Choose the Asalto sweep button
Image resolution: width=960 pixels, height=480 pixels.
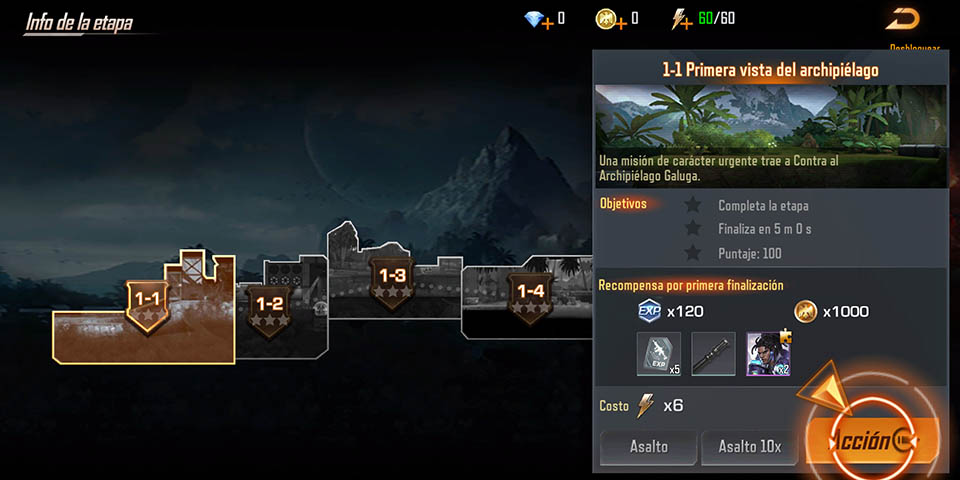pos(648,447)
